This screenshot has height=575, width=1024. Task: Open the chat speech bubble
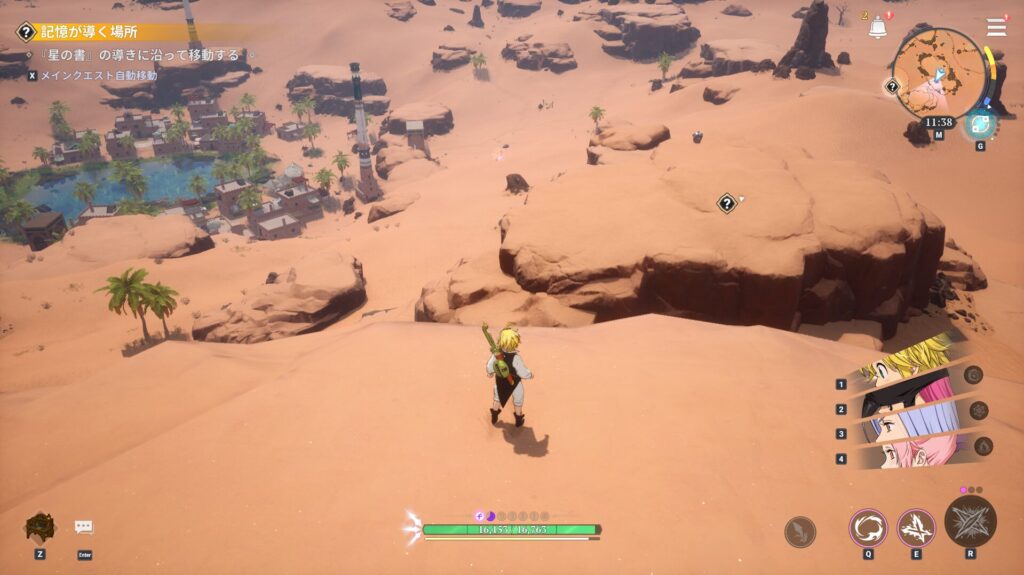[84, 527]
